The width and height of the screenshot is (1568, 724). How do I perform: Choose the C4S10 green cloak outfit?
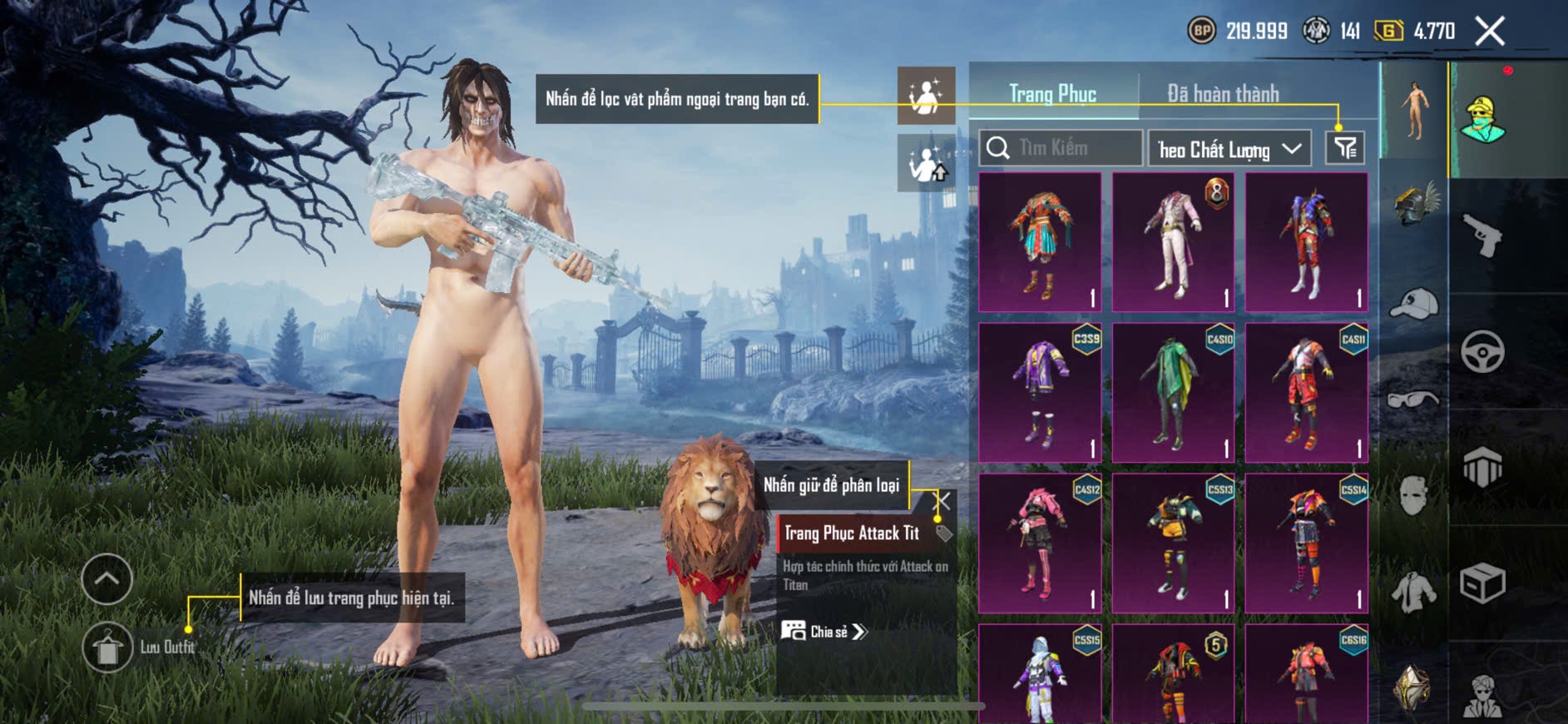coord(1173,393)
